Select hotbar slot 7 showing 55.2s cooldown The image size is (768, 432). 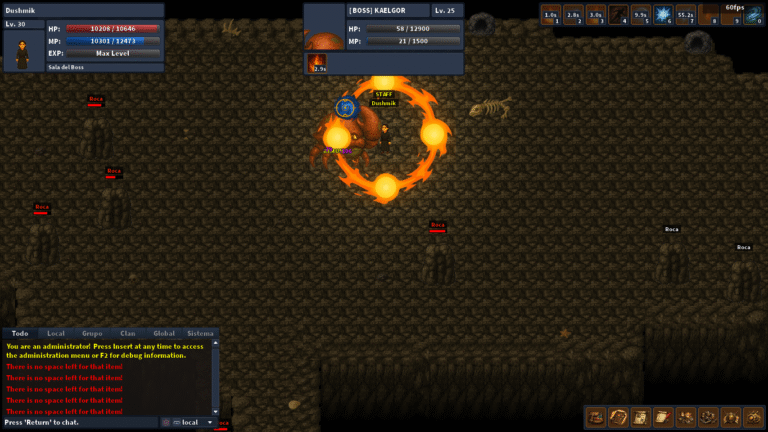(686, 14)
